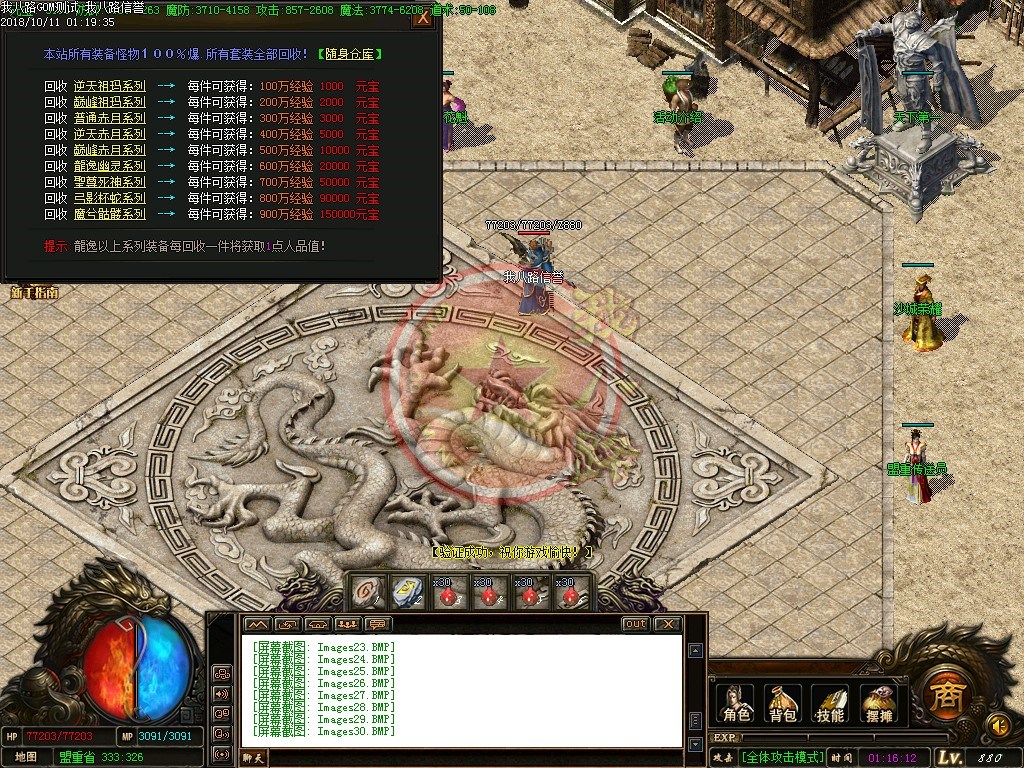The image size is (1024, 768).
Task: Select the 普通赤月系列 recycle option
Action: tap(109, 118)
